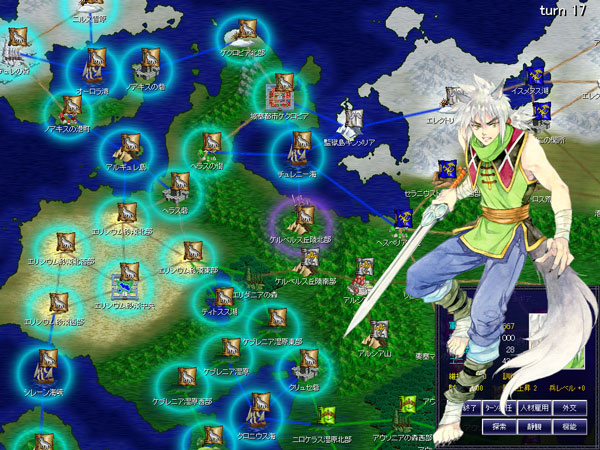Viewport: 600px width, 450px height.
Task: Select the ティトスス湖 lake territory
Action: 218,296
